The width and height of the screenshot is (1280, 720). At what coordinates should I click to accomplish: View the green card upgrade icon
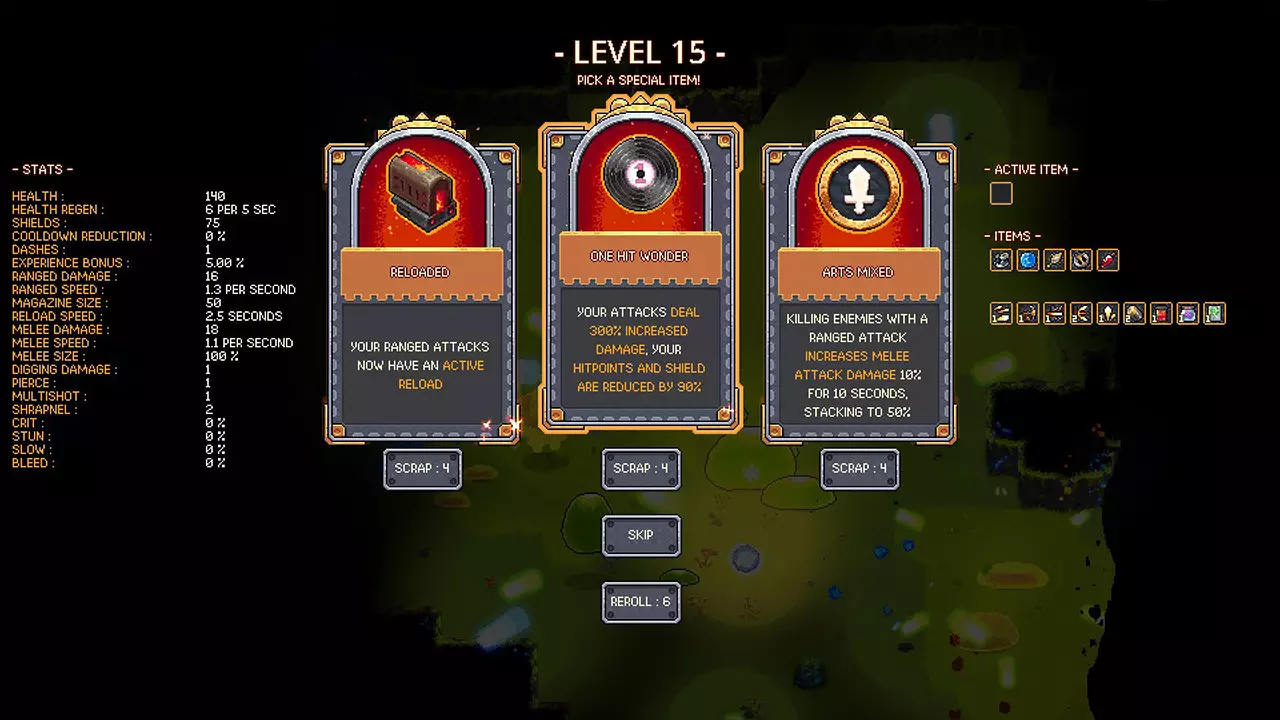(1214, 314)
